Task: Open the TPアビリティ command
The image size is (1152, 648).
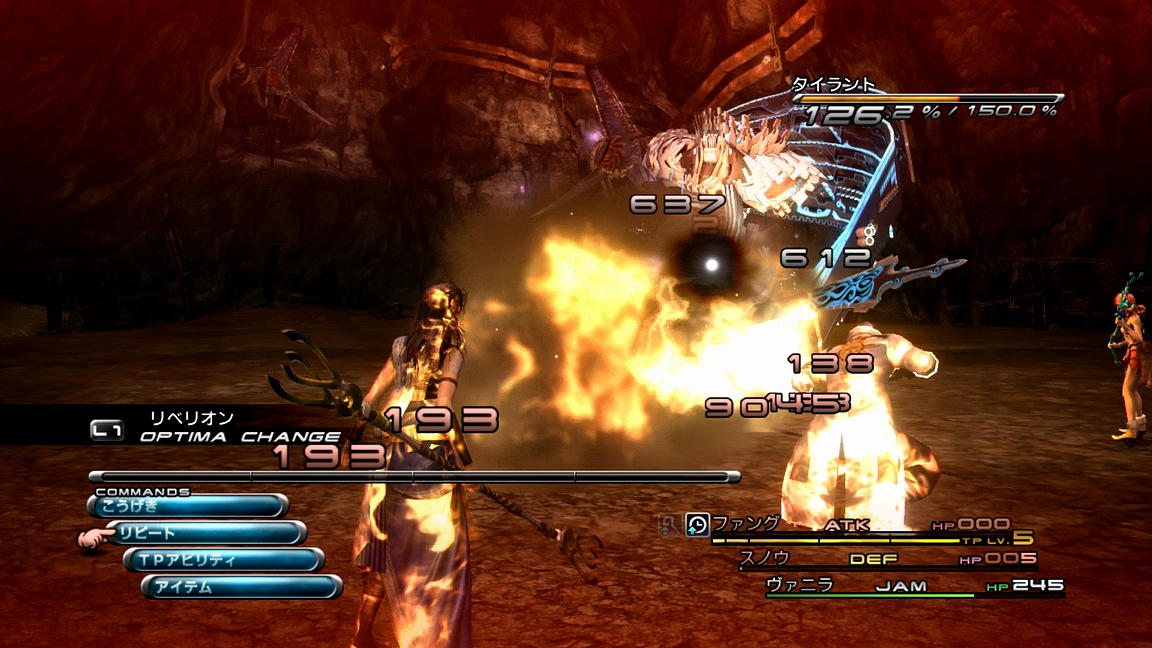Action: click(x=223, y=560)
